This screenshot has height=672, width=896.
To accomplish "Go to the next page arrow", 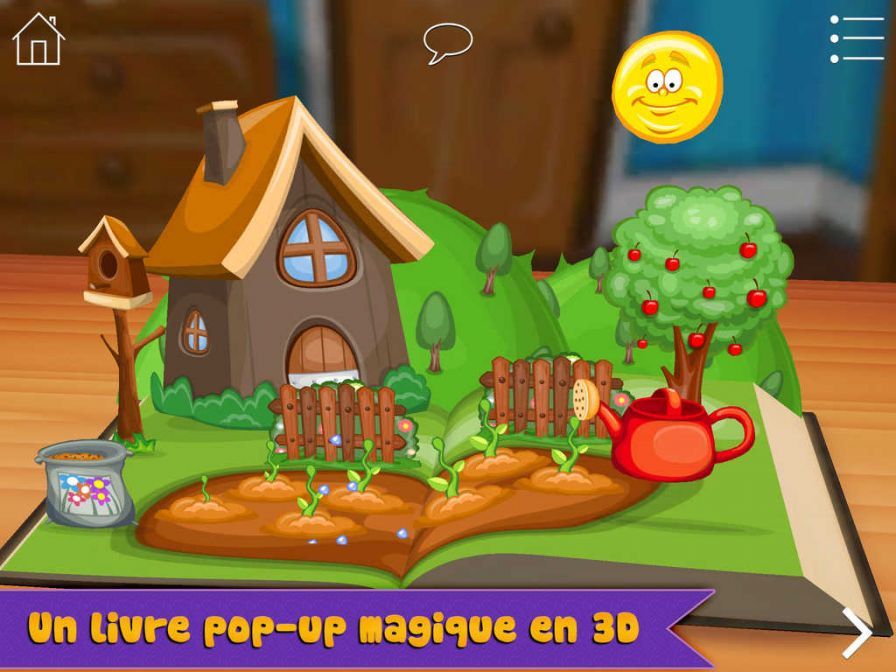I will click(x=857, y=632).
